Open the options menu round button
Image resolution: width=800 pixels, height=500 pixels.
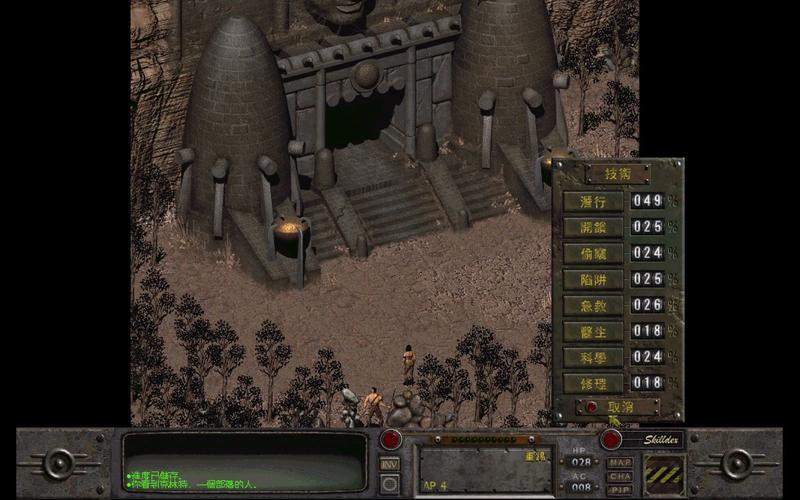point(390,483)
